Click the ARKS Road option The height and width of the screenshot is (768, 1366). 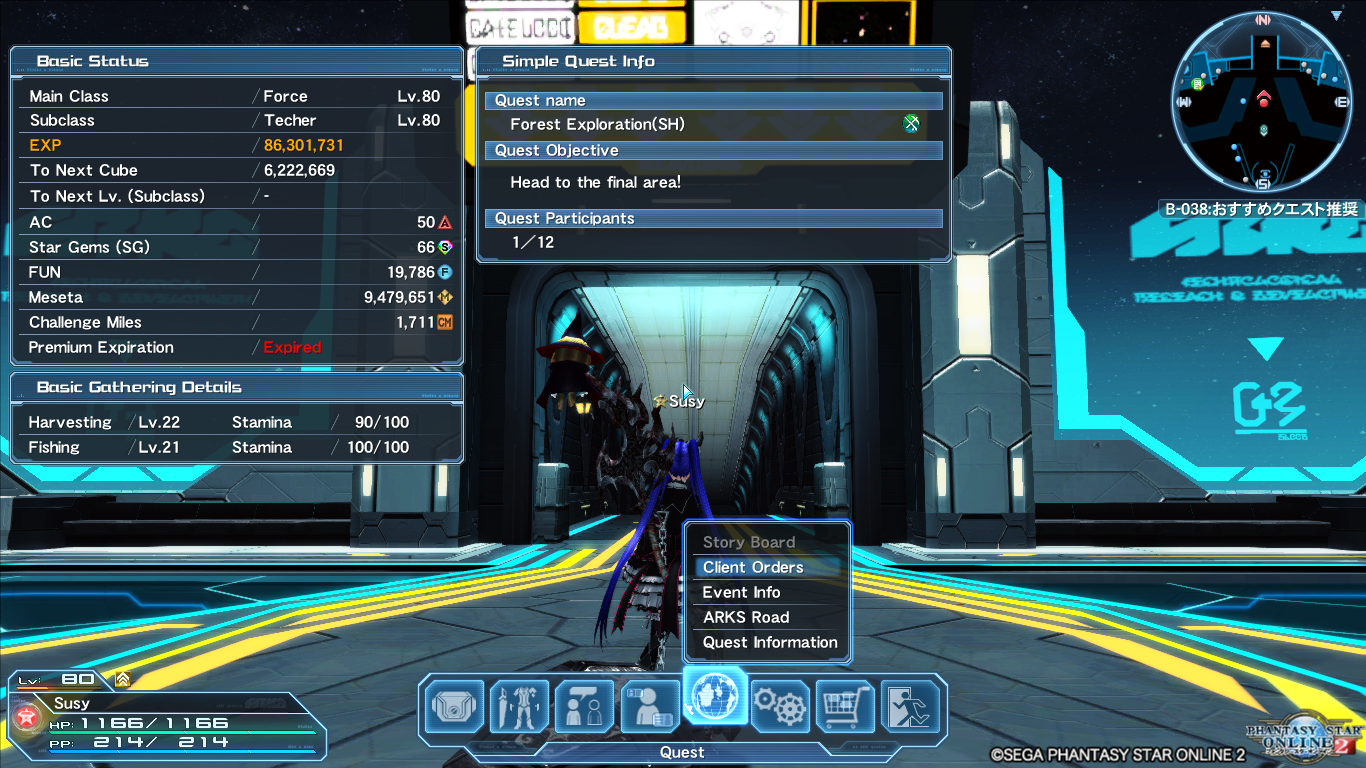(747, 617)
